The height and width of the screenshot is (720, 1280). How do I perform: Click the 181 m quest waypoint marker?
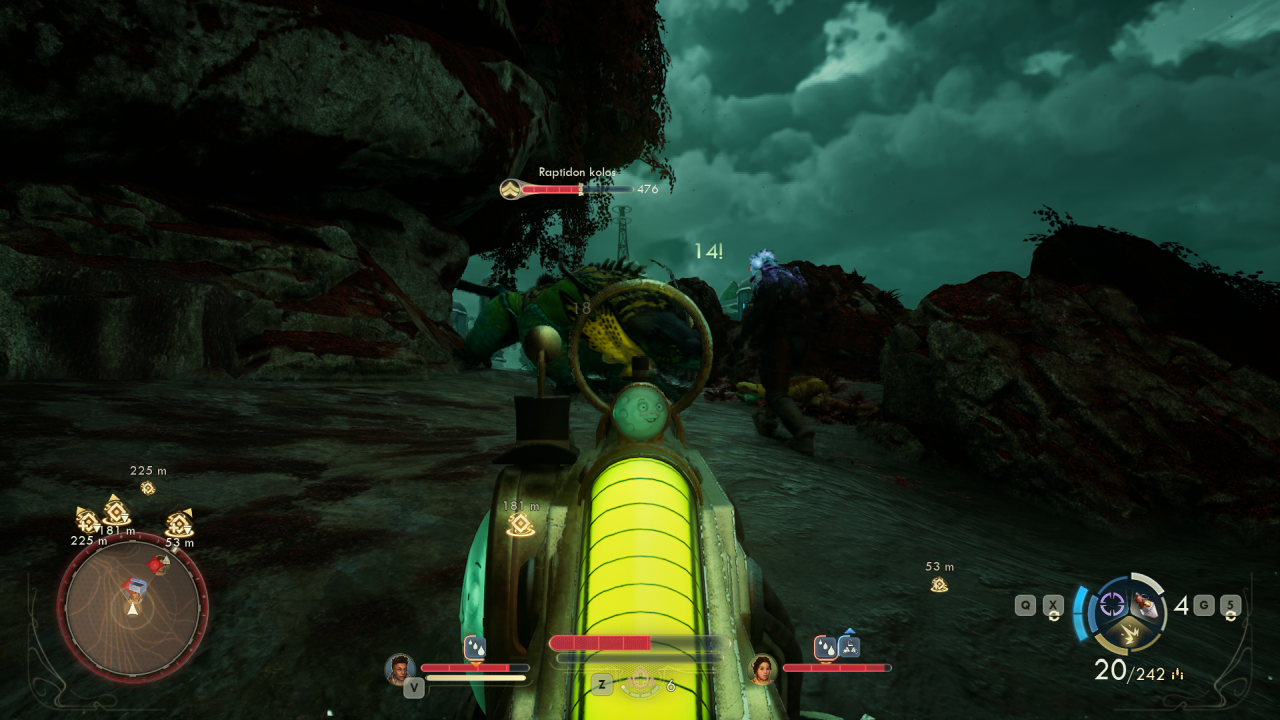[x=520, y=525]
